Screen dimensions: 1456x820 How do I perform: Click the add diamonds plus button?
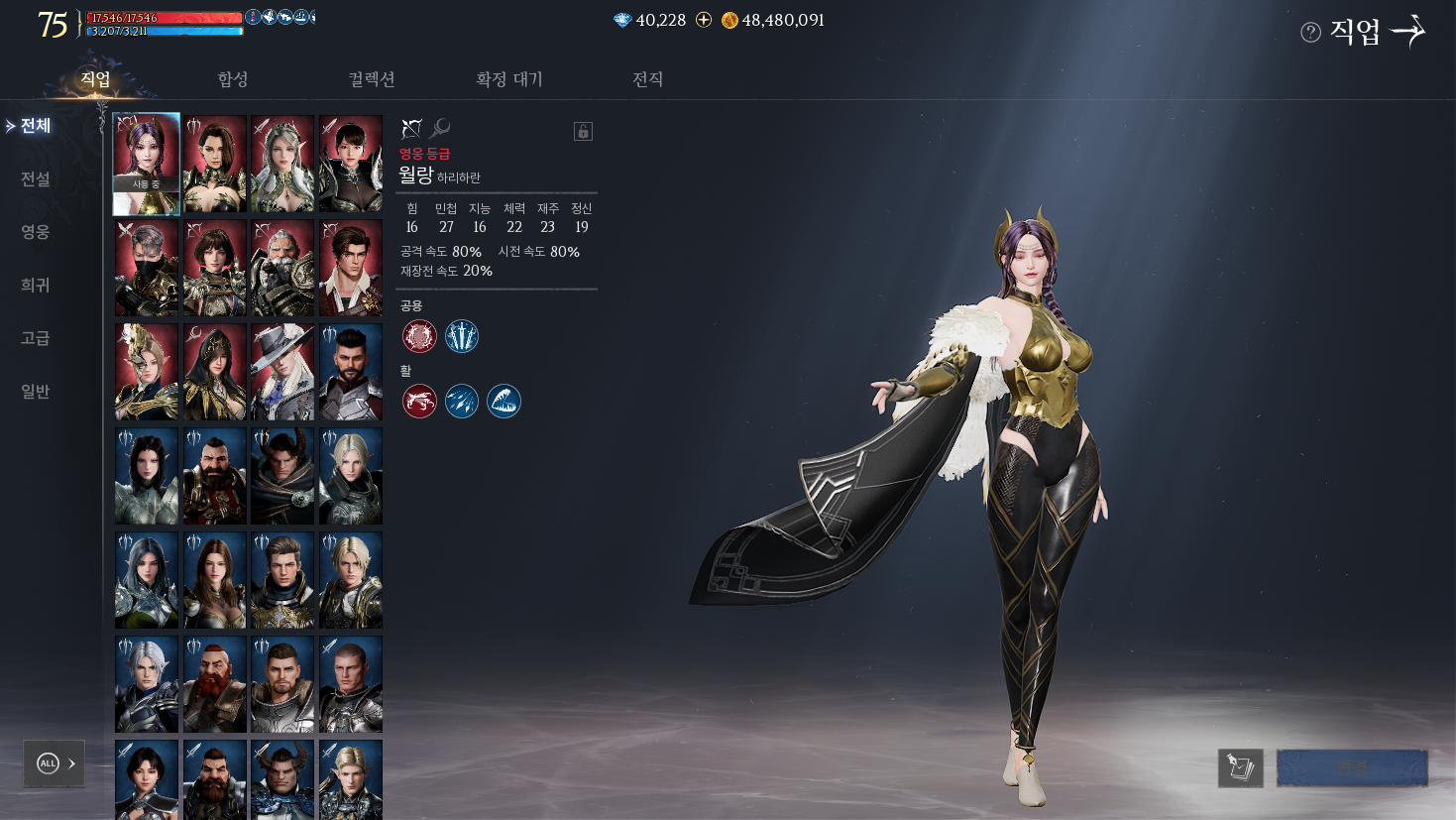pyautogui.click(x=704, y=20)
